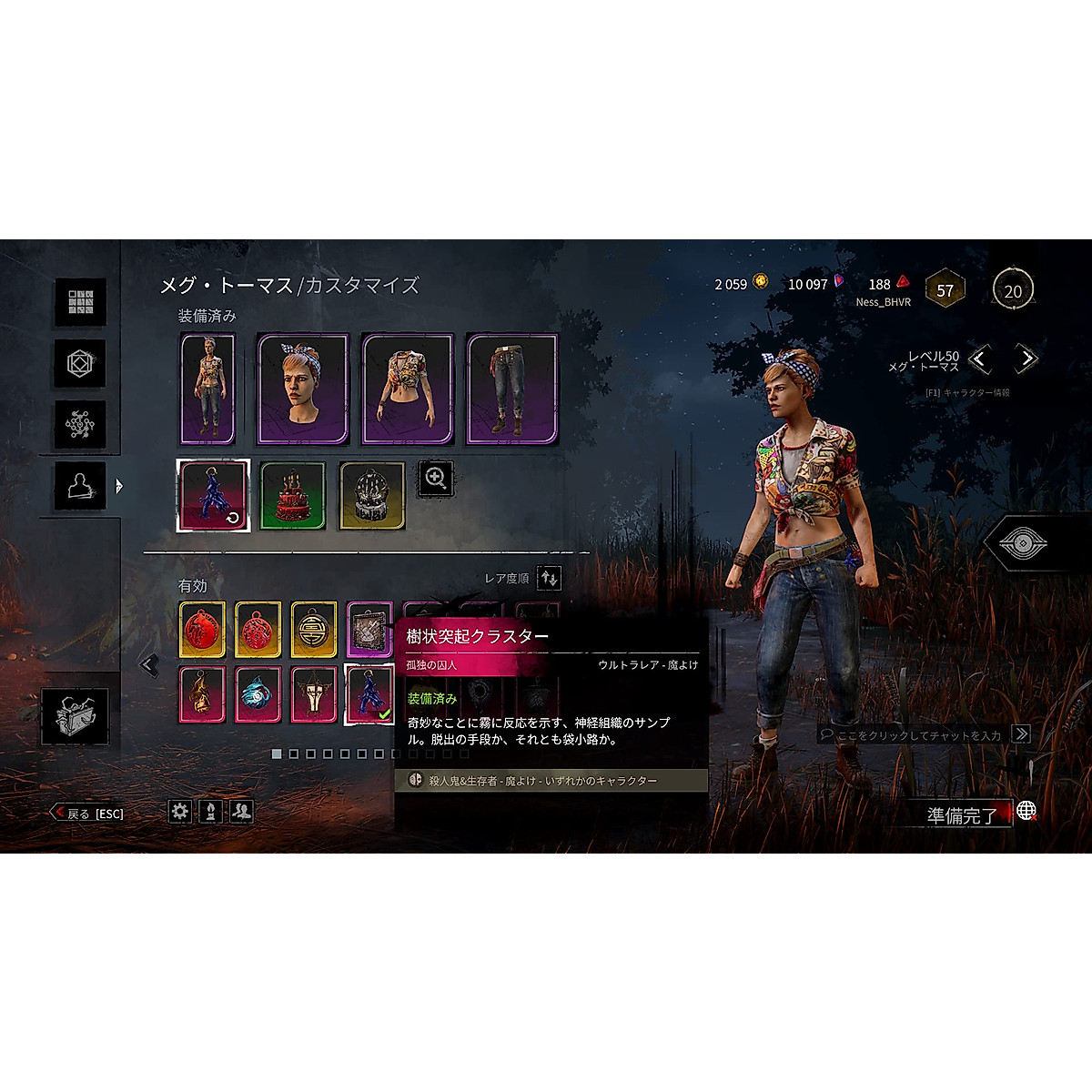Open the gear settings button

tap(180, 811)
